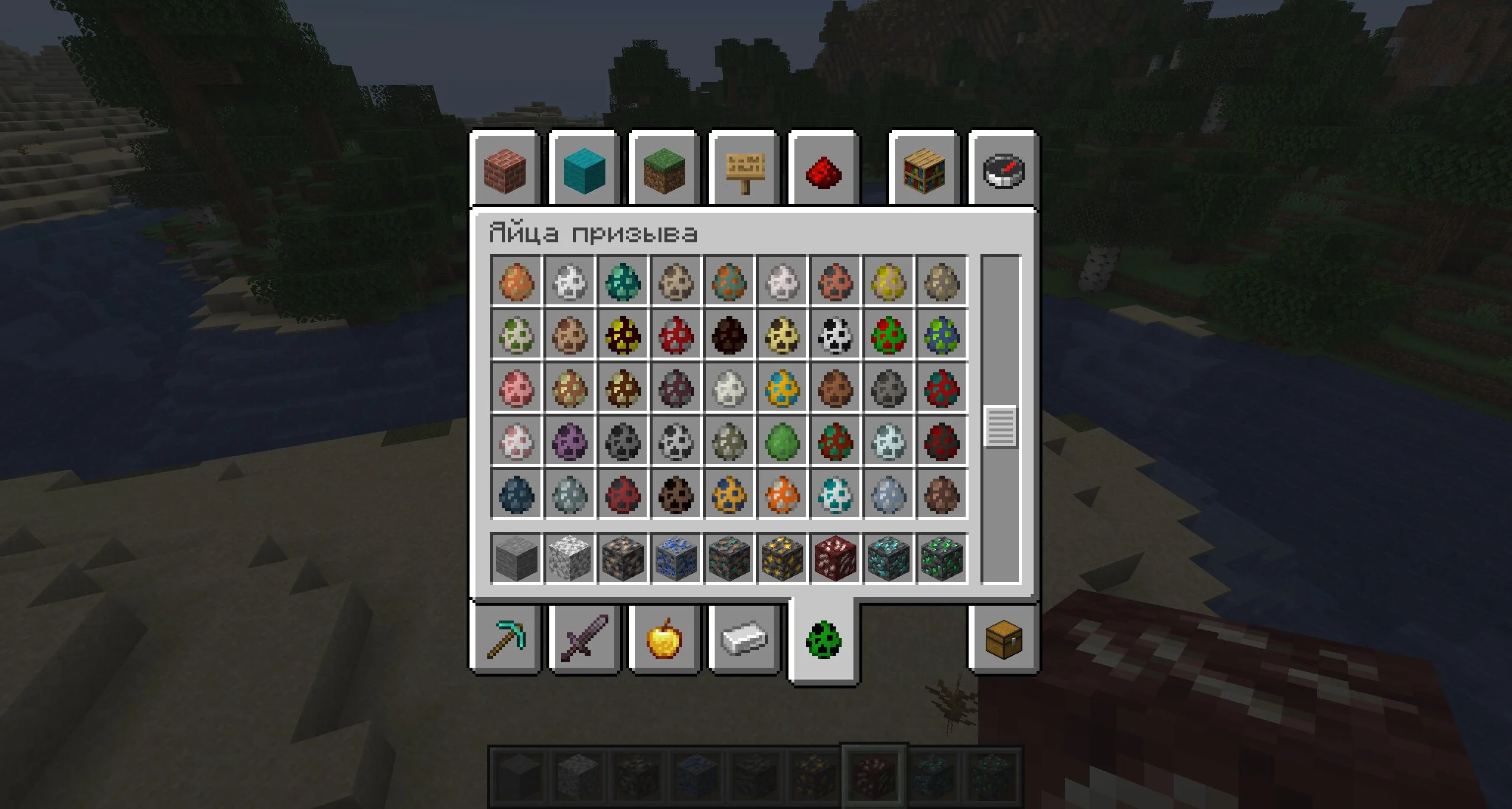Open the sword combat tab
This screenshot has height=809, width=1512.
(x=585, y=639)
